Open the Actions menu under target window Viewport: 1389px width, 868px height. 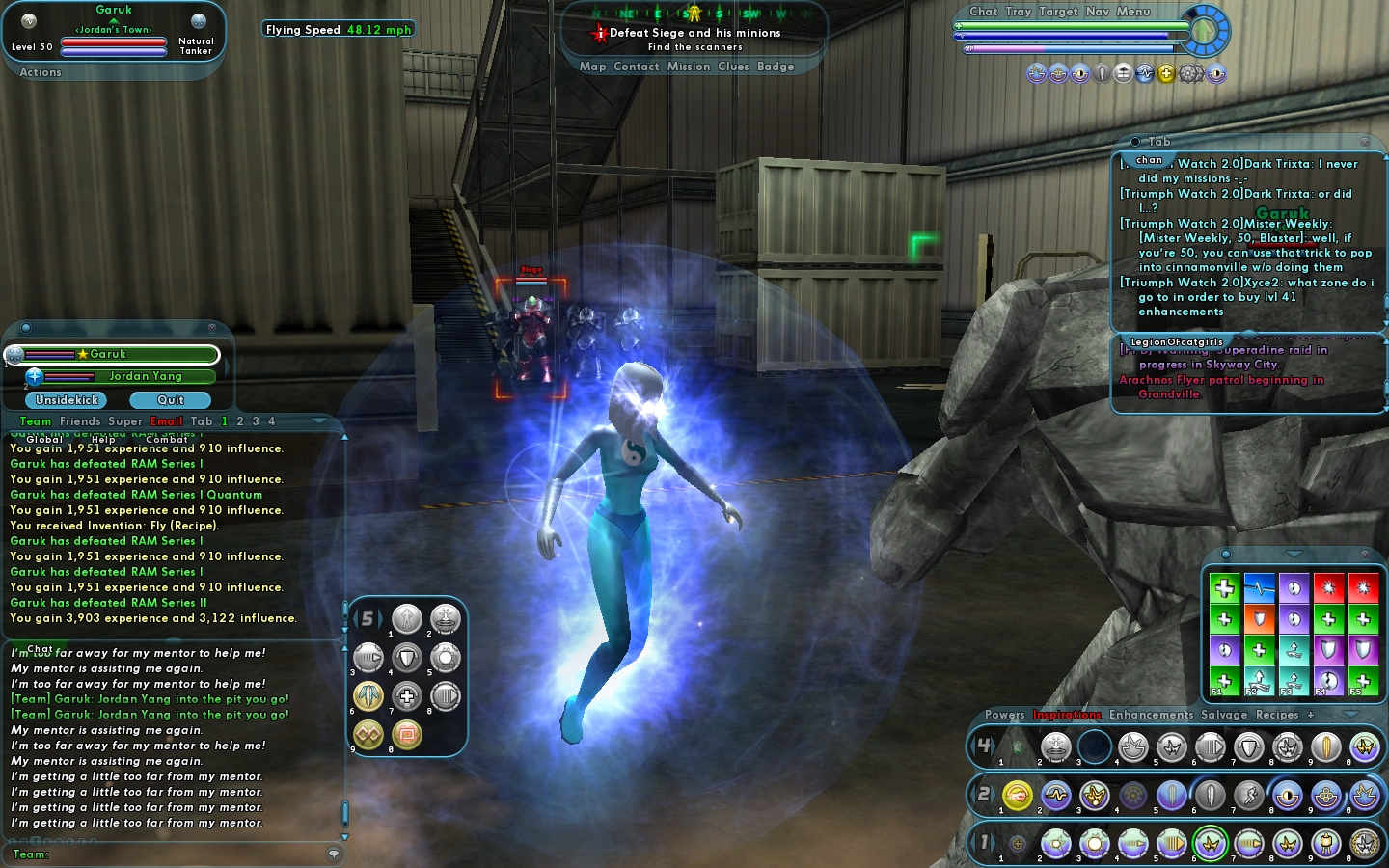coord(41,72)
